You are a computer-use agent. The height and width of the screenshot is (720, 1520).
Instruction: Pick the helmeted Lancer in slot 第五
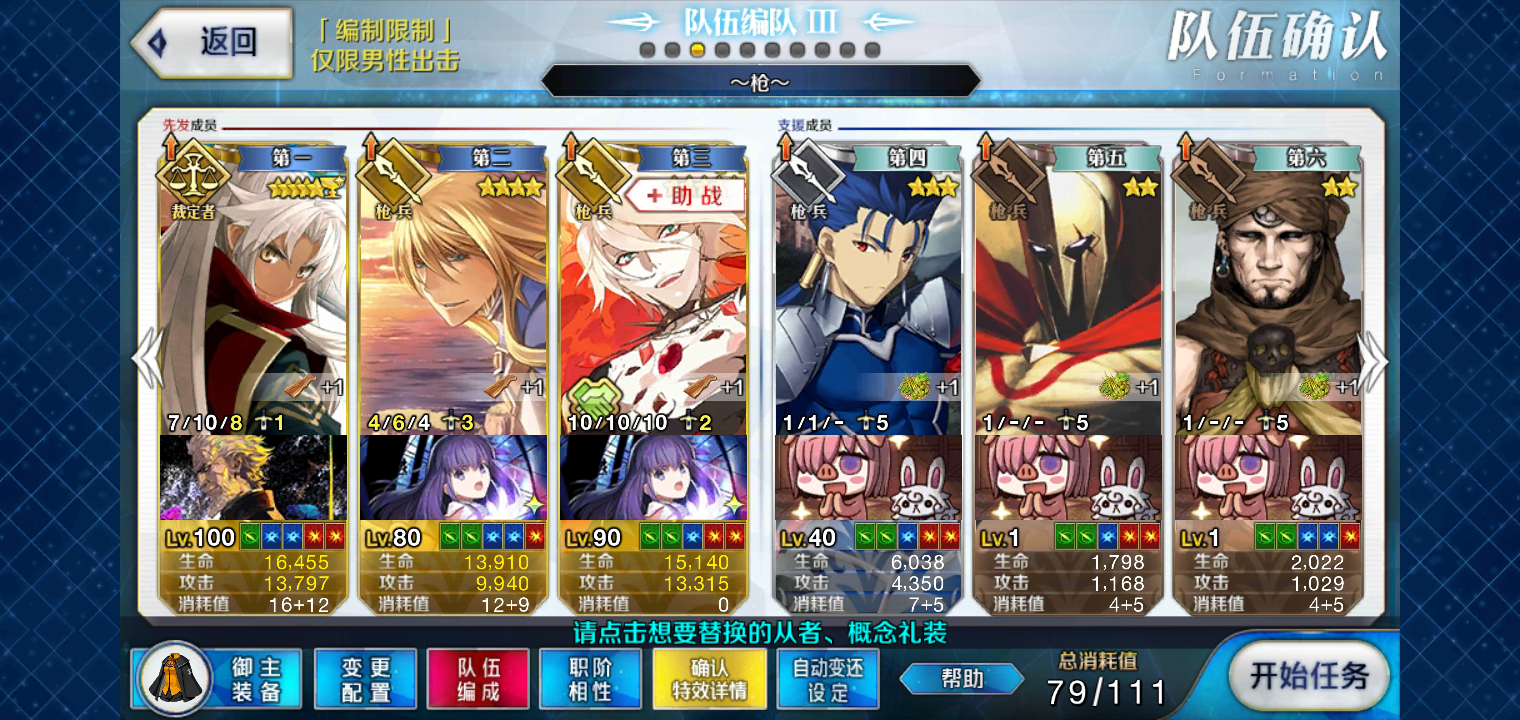tap(1068, 290)
